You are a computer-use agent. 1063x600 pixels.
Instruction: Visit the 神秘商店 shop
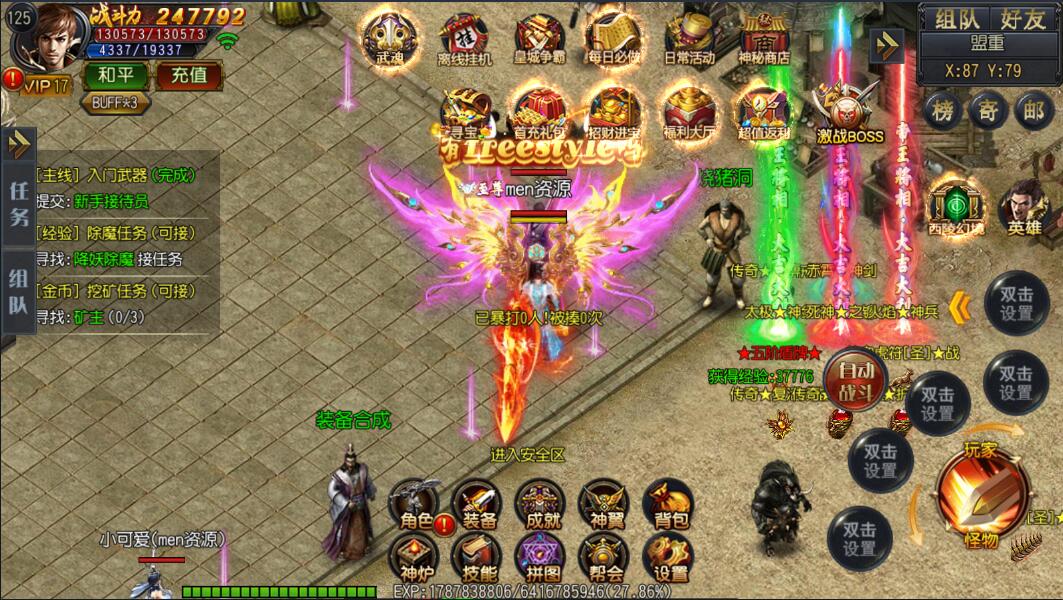click(x=764, y=38)
